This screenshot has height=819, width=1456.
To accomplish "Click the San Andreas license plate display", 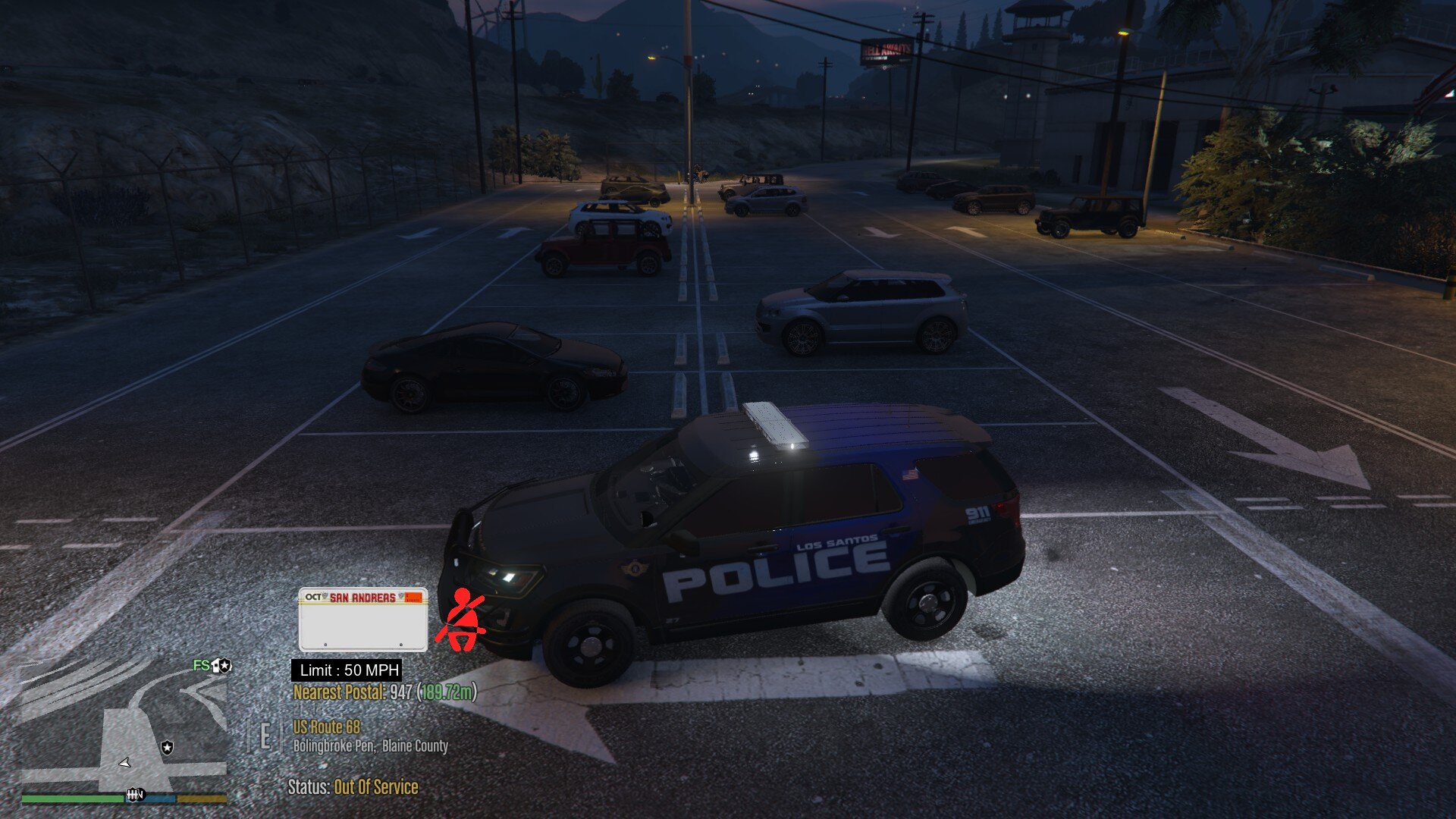I will pyautogui.click(x=362, y=620).
